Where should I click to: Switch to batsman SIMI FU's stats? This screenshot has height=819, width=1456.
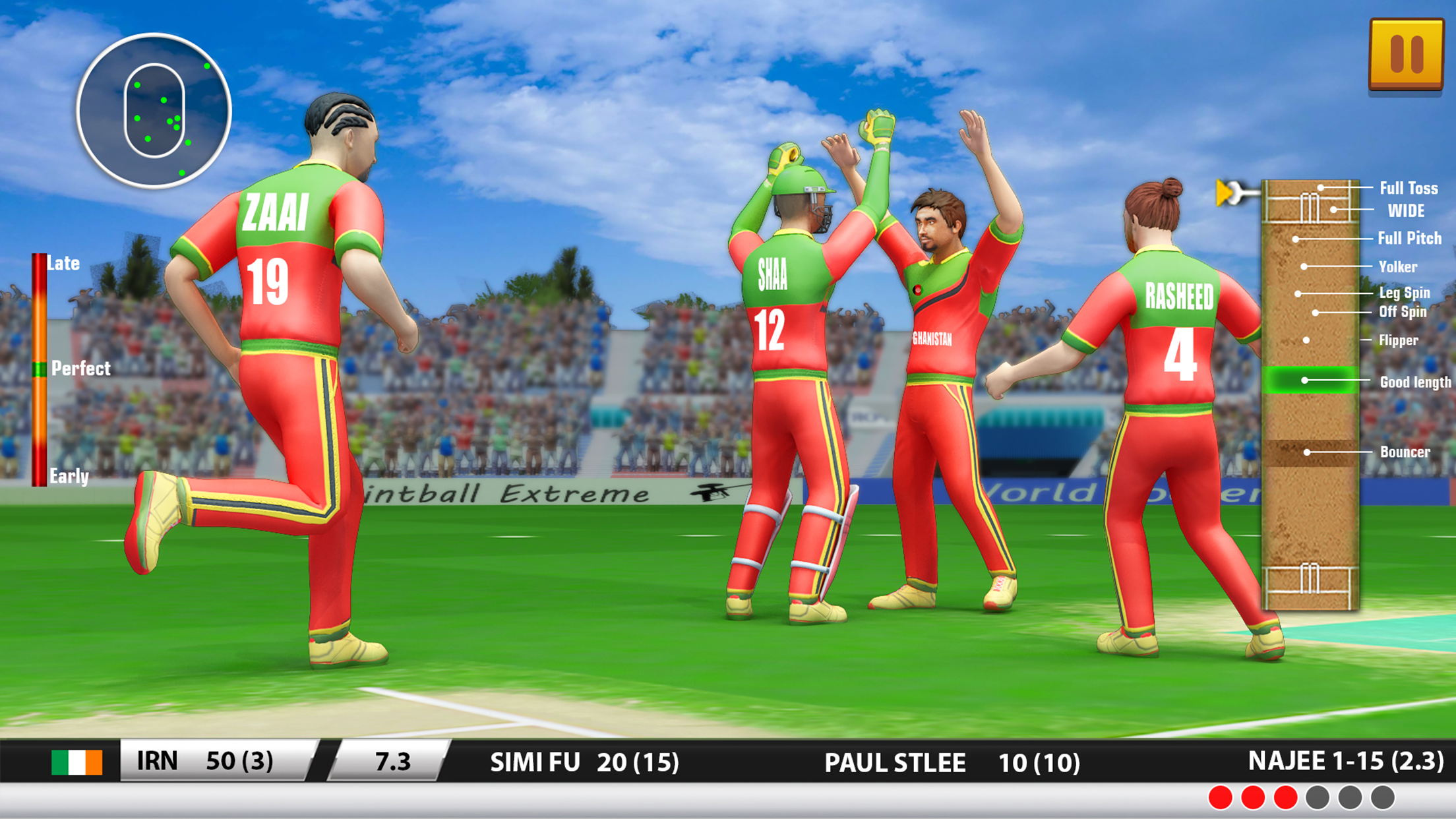coord(584,762)
